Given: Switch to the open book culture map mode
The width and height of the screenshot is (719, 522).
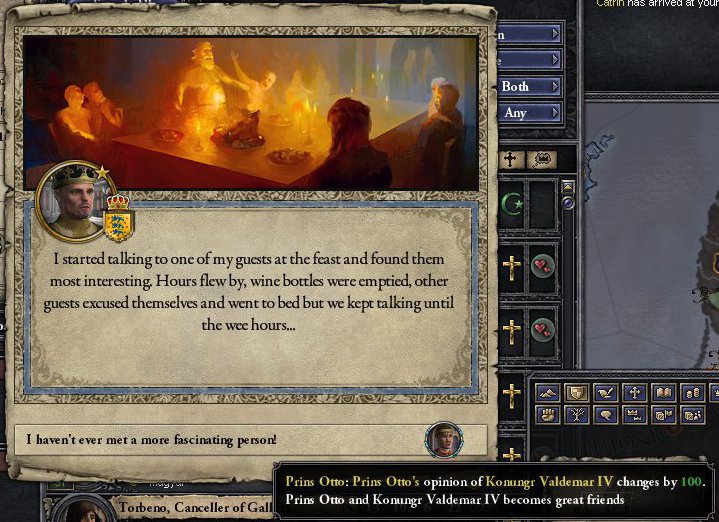Looking at the screenshot, I should click(662, 393).
